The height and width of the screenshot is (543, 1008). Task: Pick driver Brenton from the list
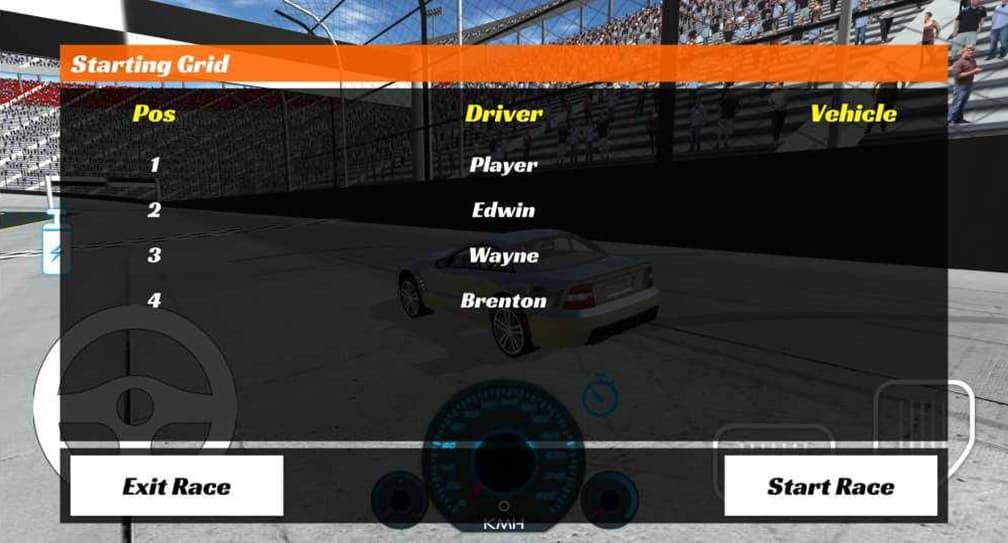[x=503, y=300]
